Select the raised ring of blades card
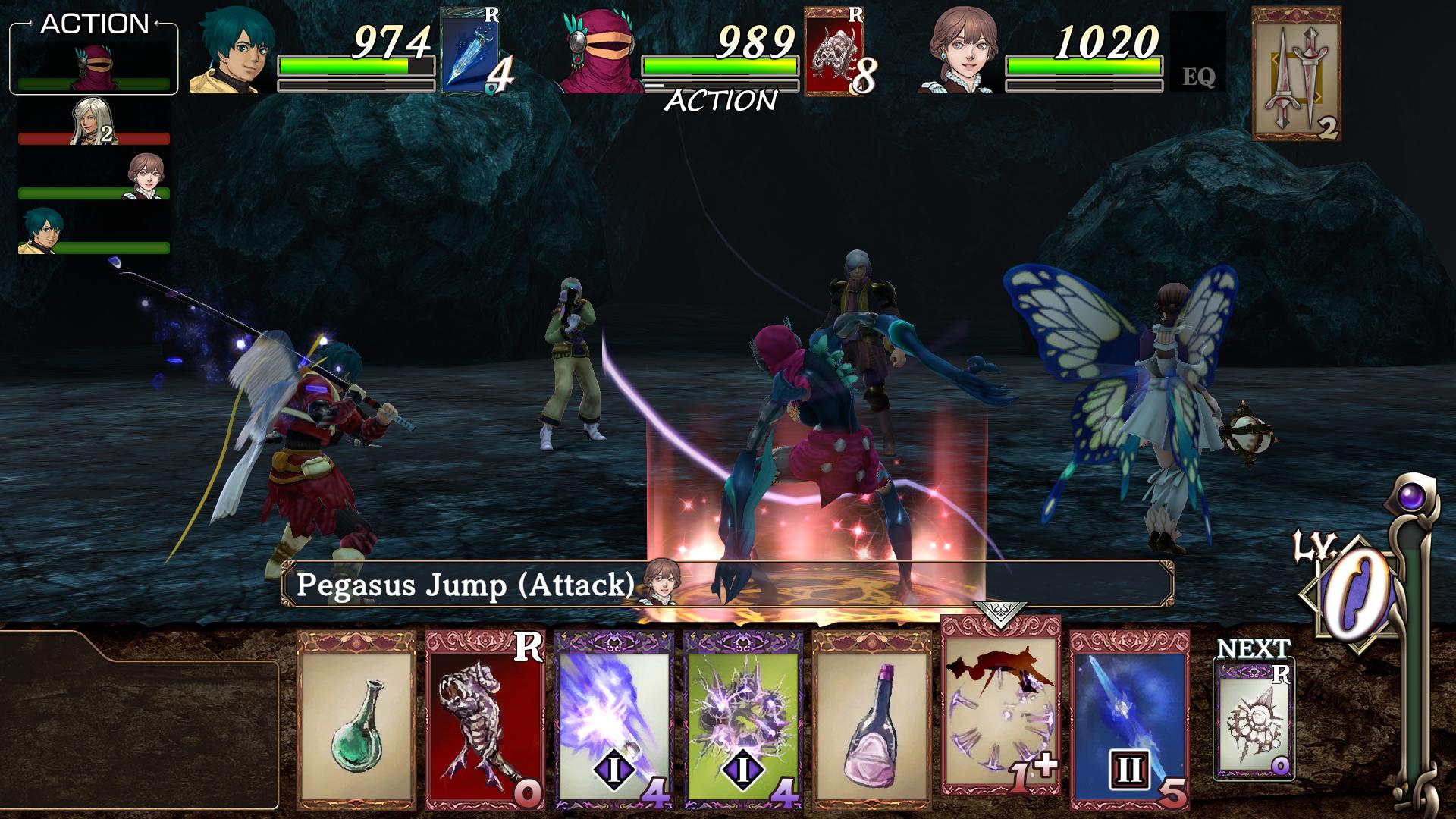This screenshot has height=819, width=1456. click(x=1000, y=705)
